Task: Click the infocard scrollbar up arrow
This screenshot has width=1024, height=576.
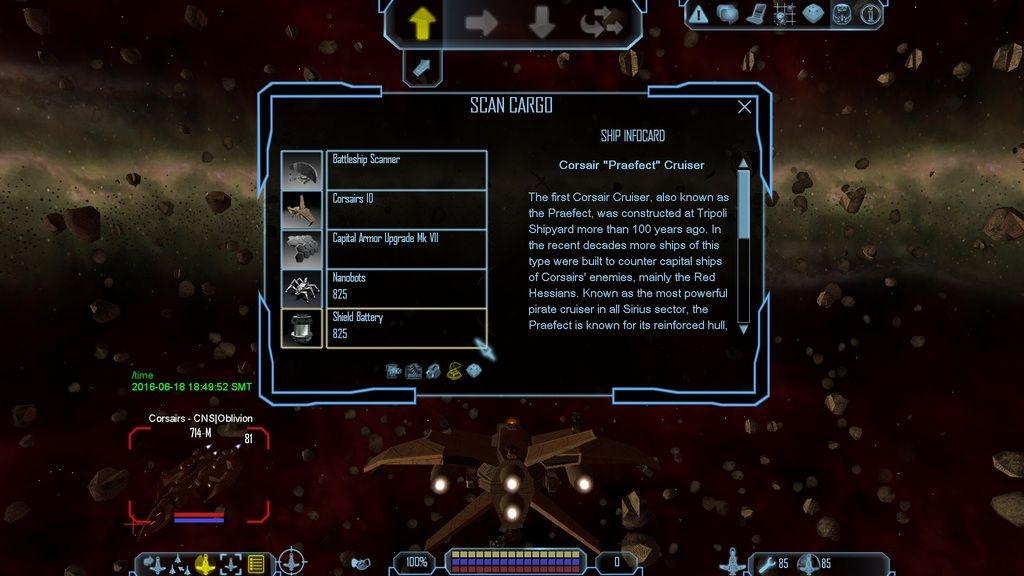Action: coord(743,163)
